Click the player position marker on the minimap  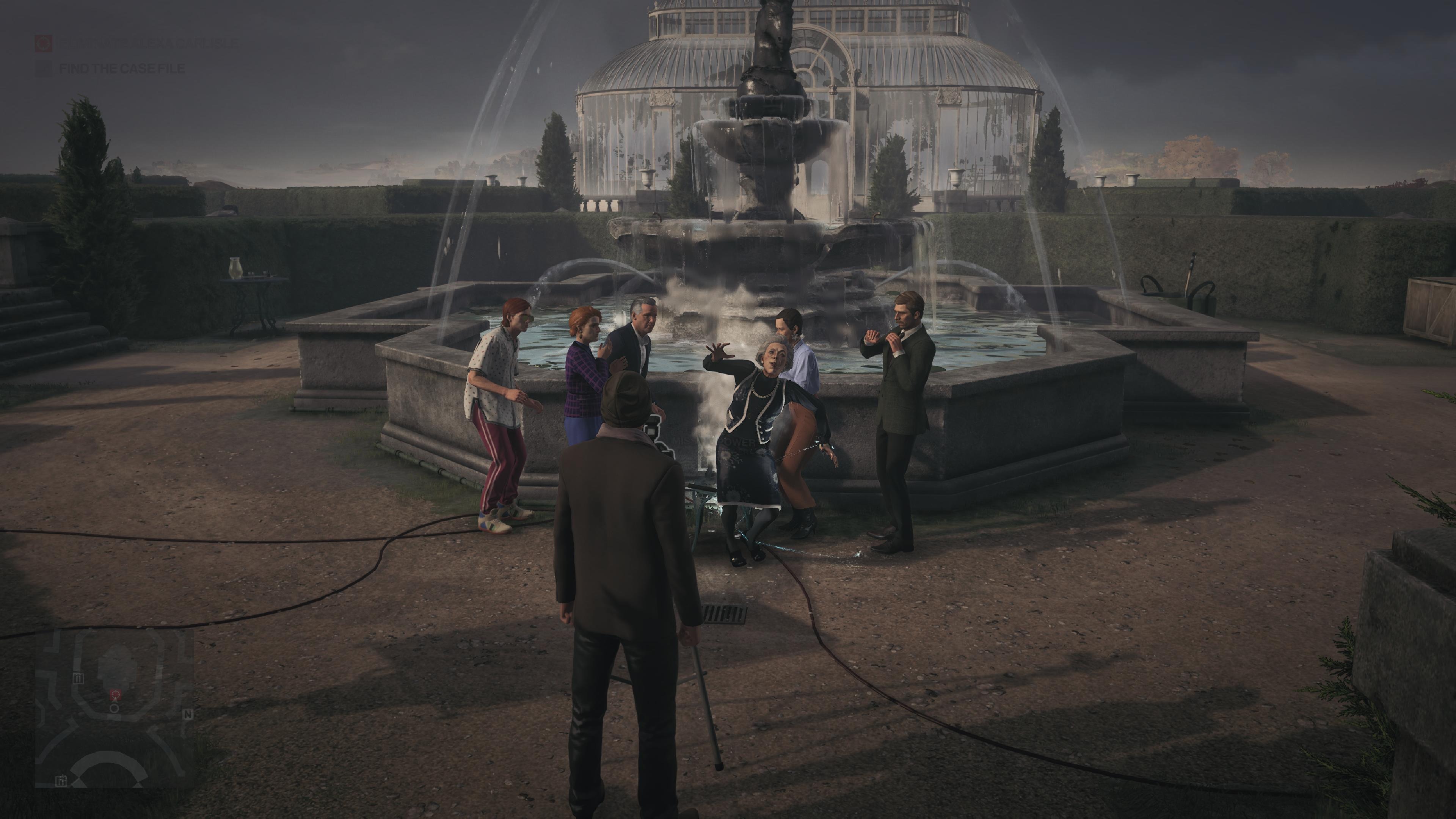[x=114, y=708]
